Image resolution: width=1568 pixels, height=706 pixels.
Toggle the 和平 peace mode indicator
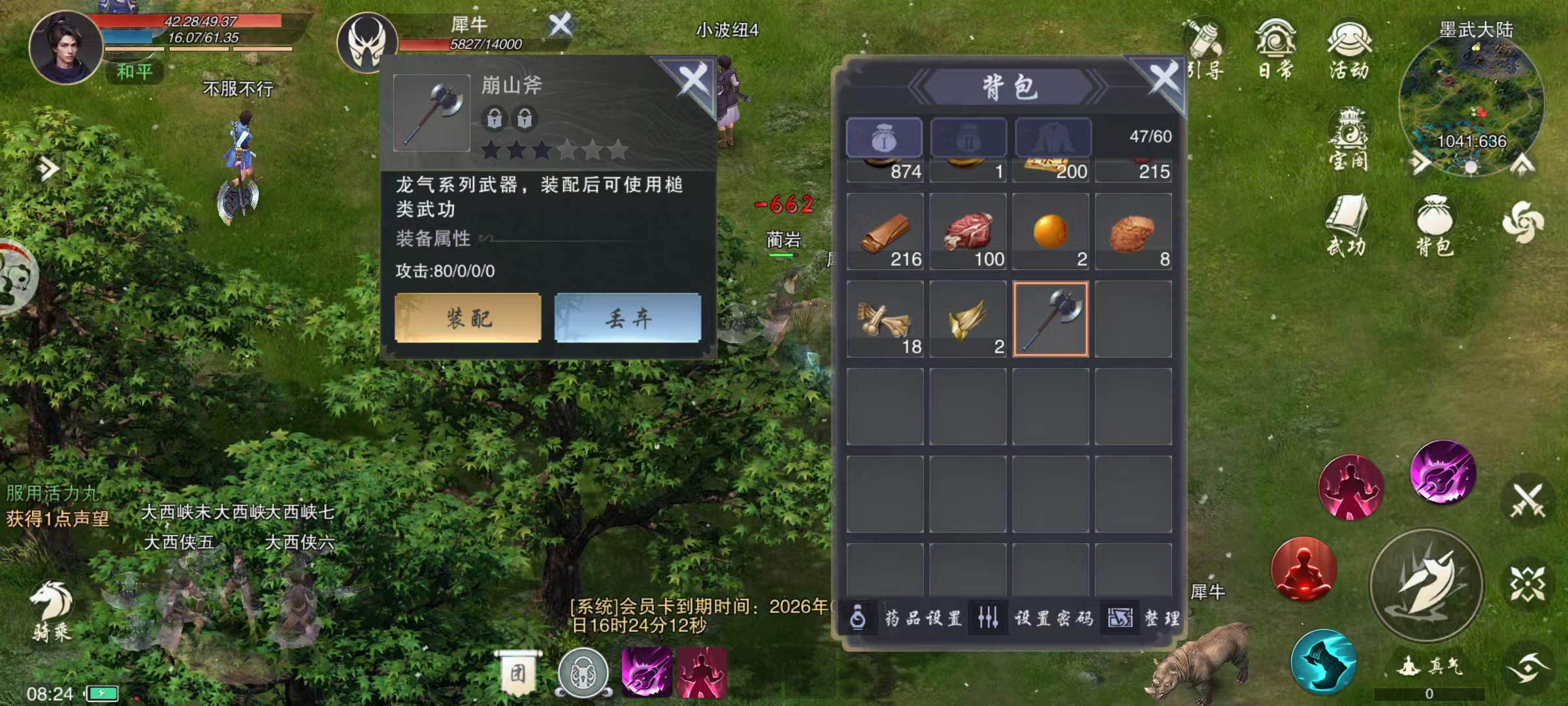(134, 72)
